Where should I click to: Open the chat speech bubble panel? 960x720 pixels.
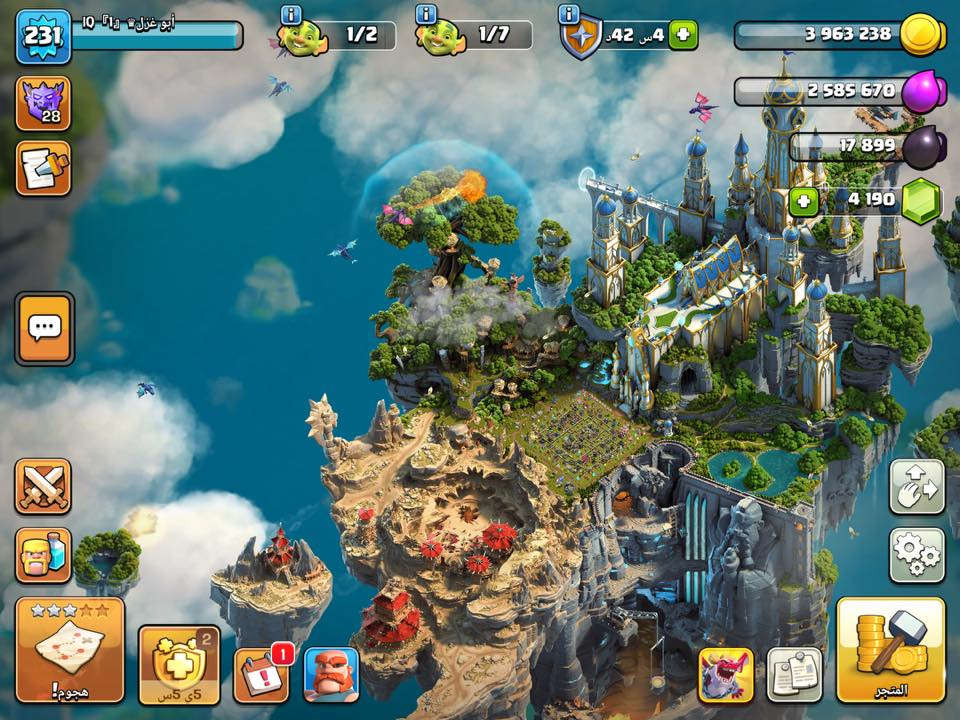(x=44, y=328)
